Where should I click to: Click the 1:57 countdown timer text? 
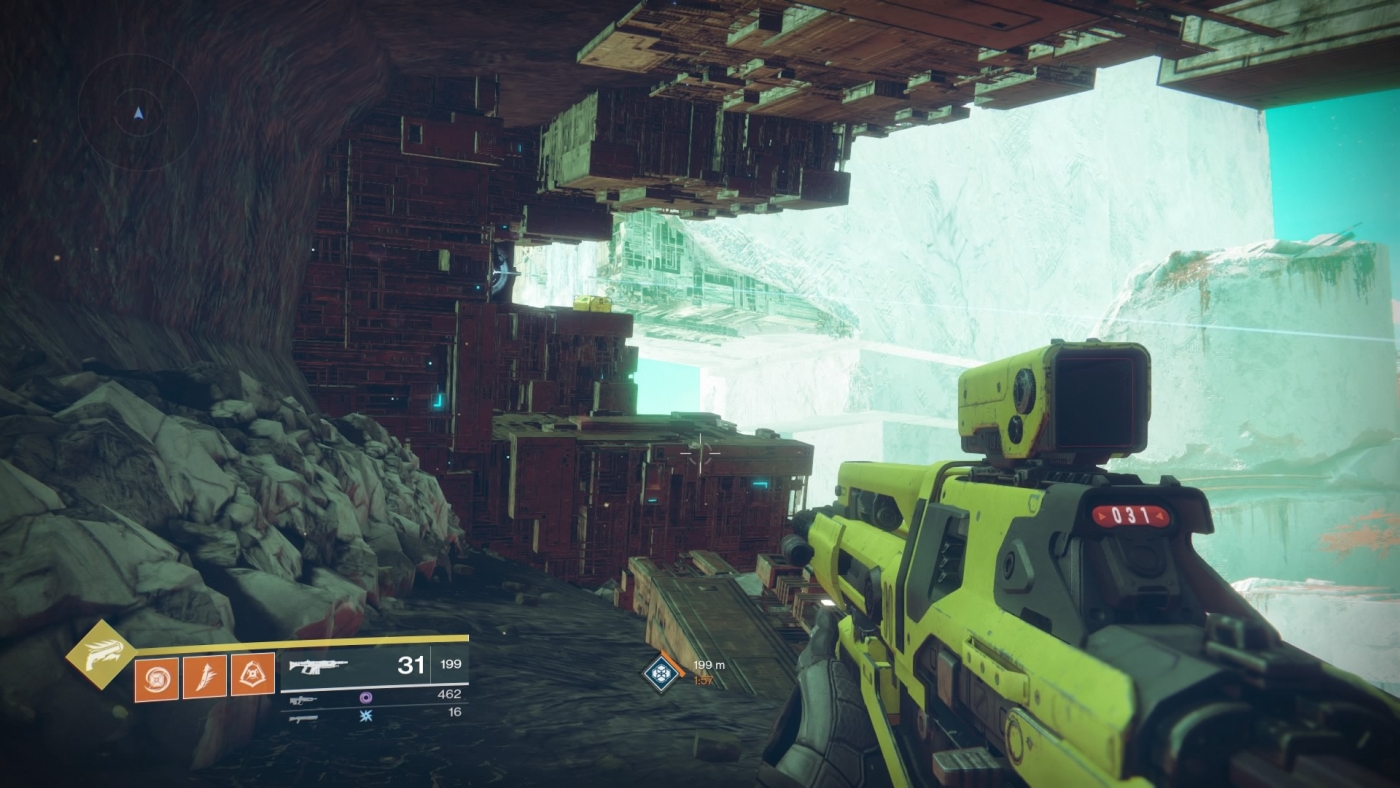[x=703, y=680]
